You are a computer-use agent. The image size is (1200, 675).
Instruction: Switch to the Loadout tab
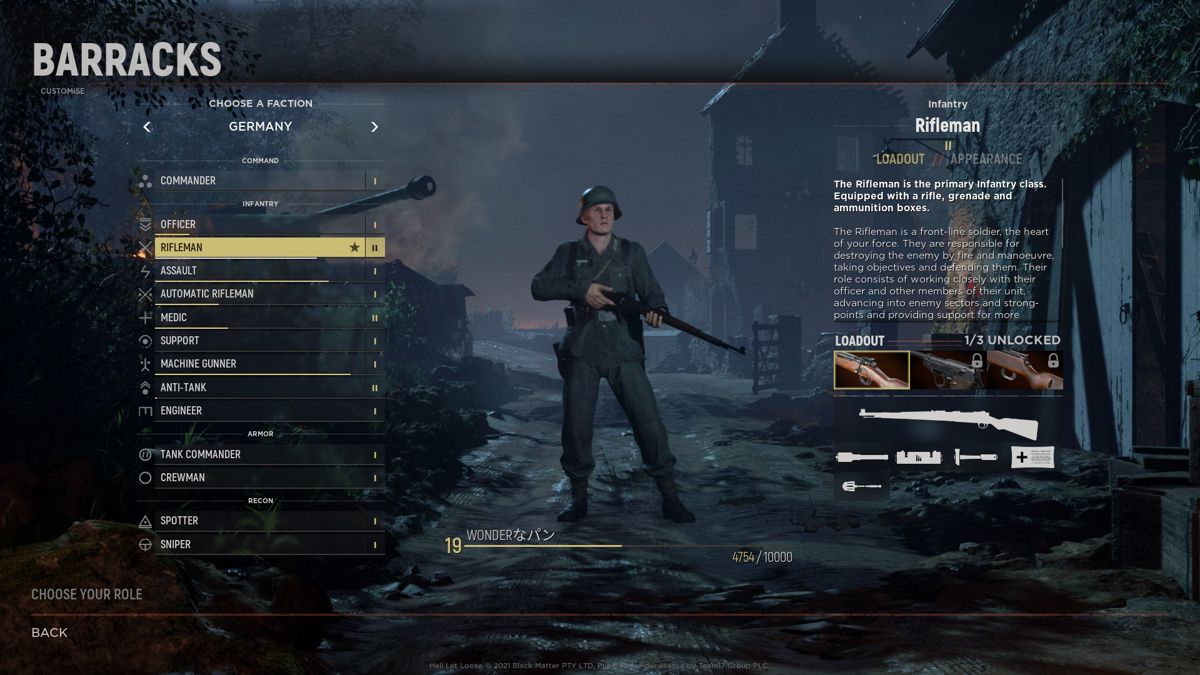tap(900, 159)
